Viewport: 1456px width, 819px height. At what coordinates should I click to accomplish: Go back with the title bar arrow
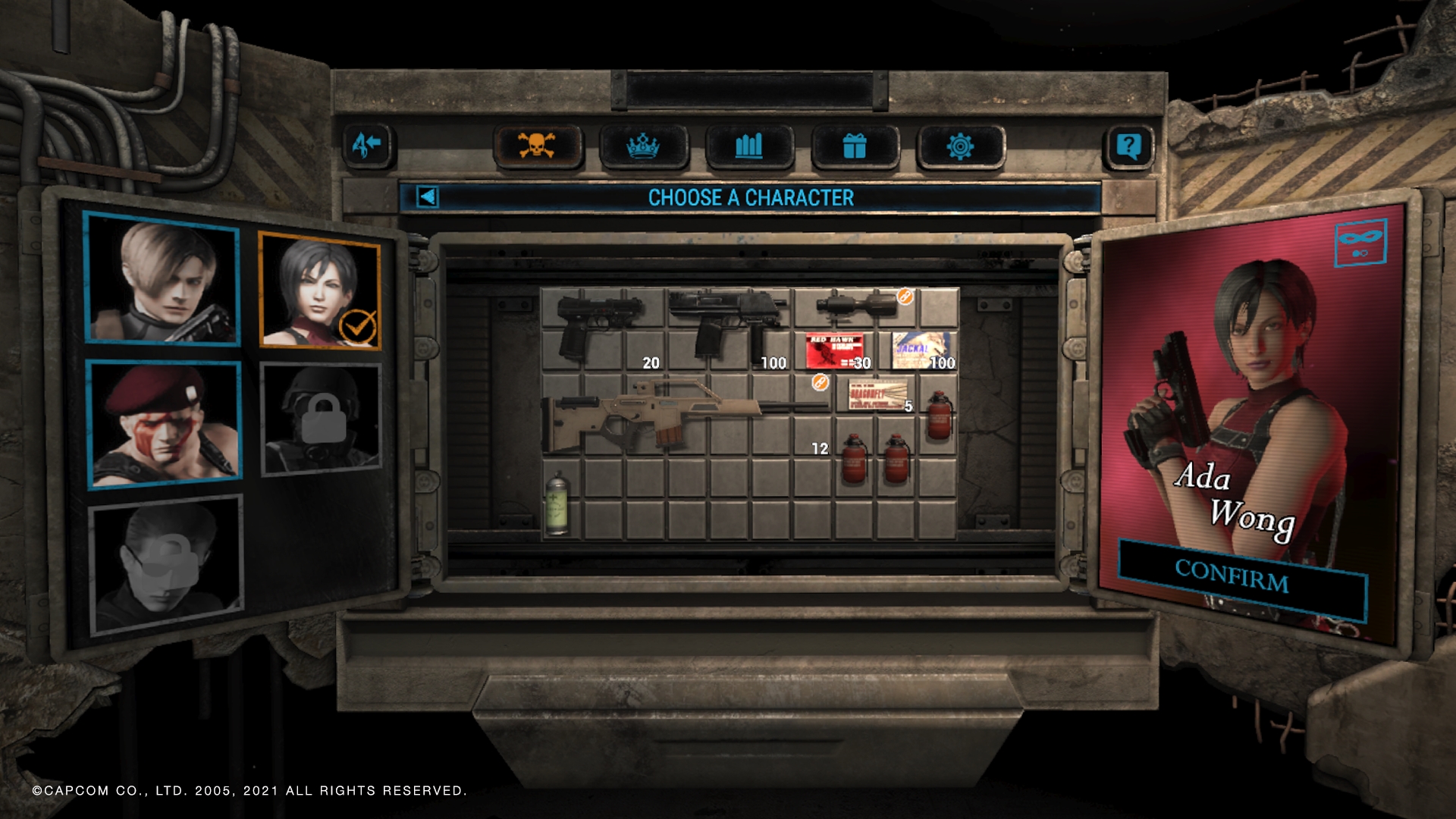click(x=428, y=198)
